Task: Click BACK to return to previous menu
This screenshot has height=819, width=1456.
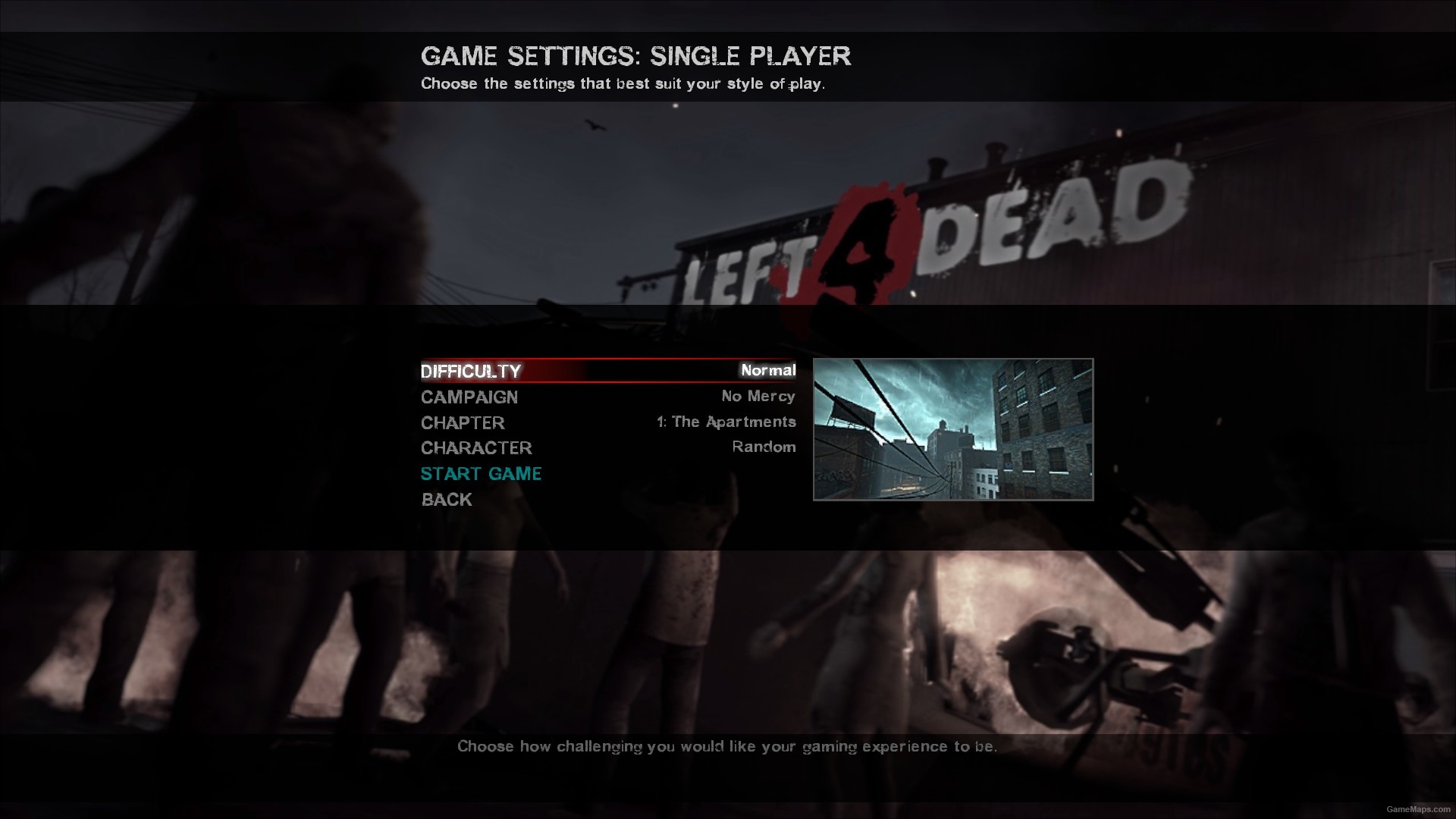Action: point(446,499)
